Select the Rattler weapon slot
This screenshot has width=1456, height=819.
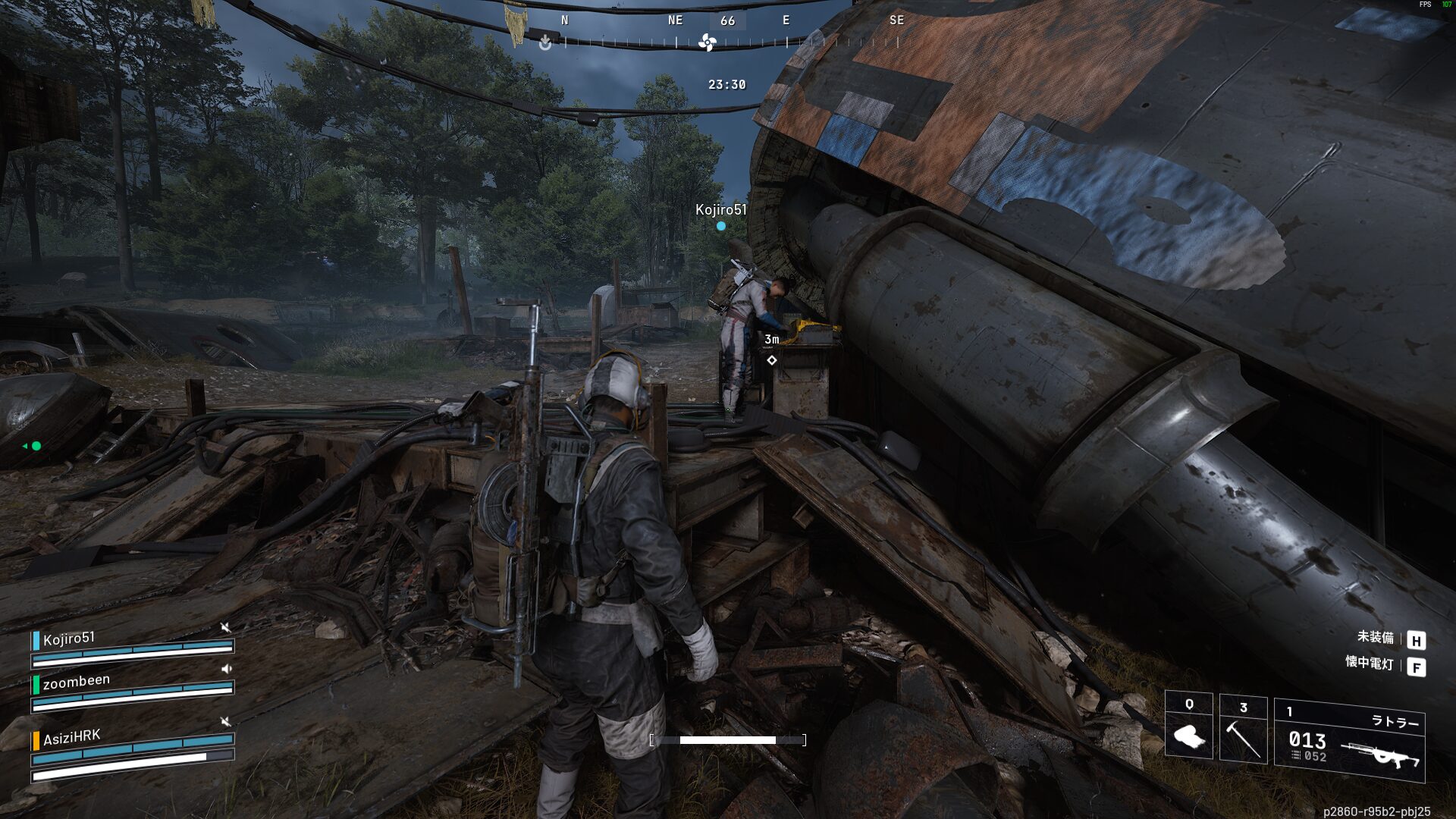(1349, 741)
